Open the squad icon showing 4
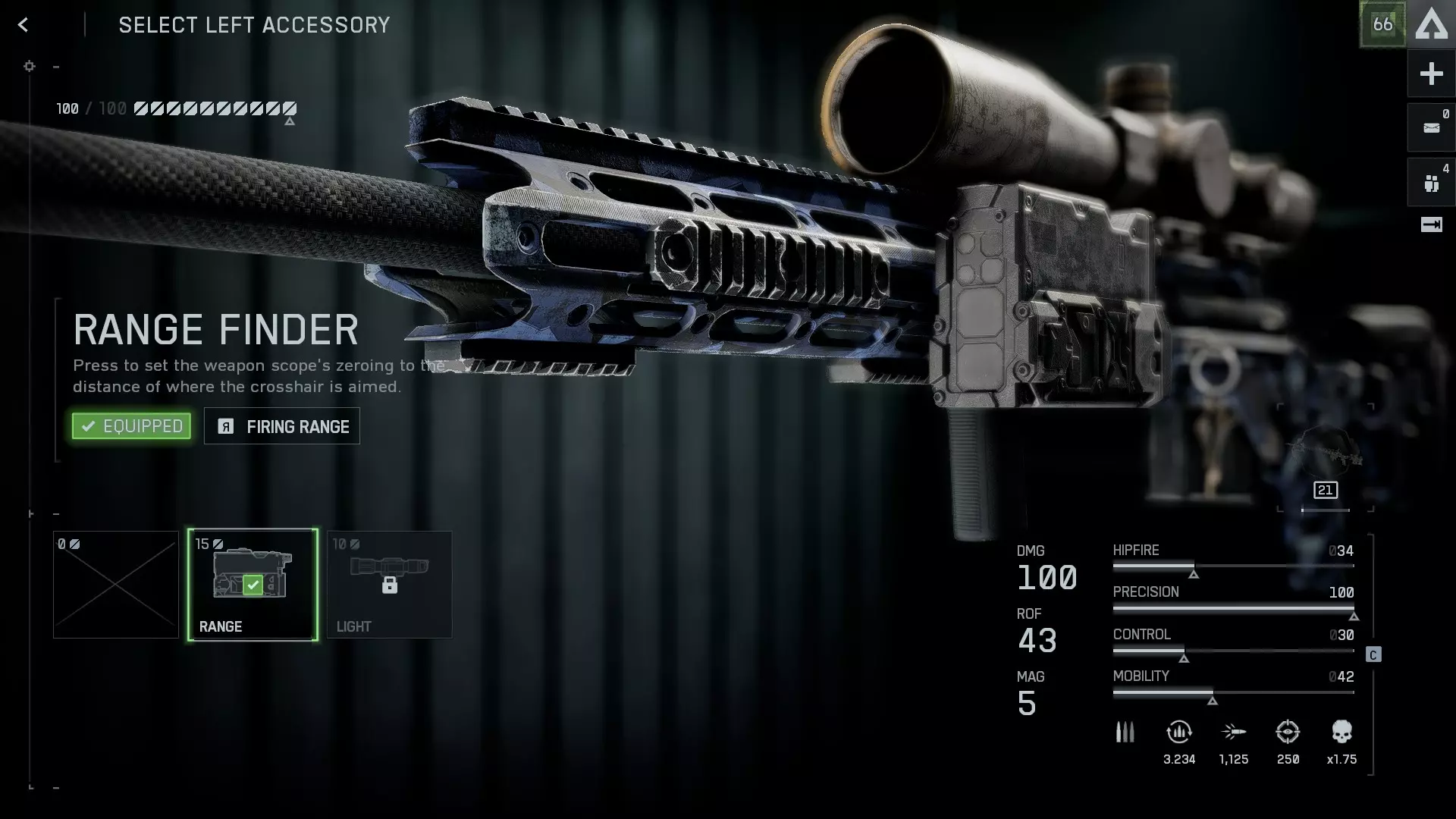 [x=1431, y=183]
